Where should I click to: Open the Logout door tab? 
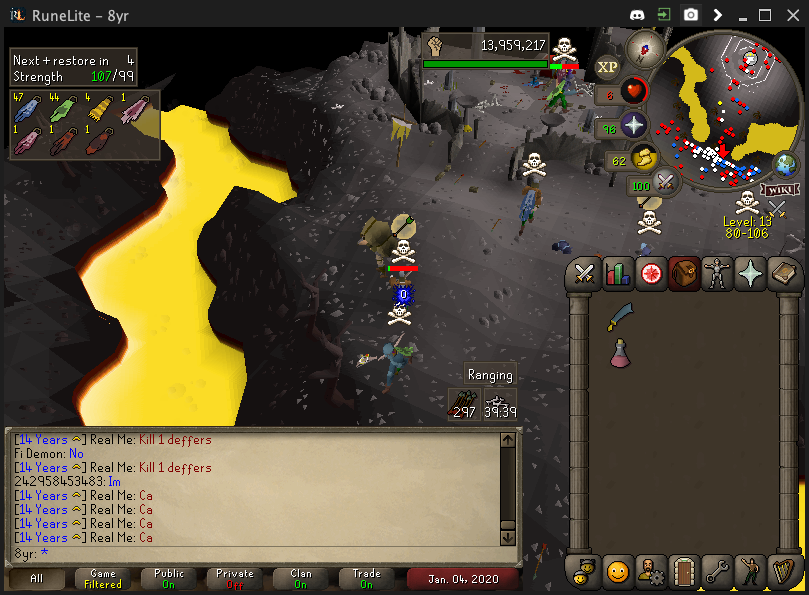684,571
